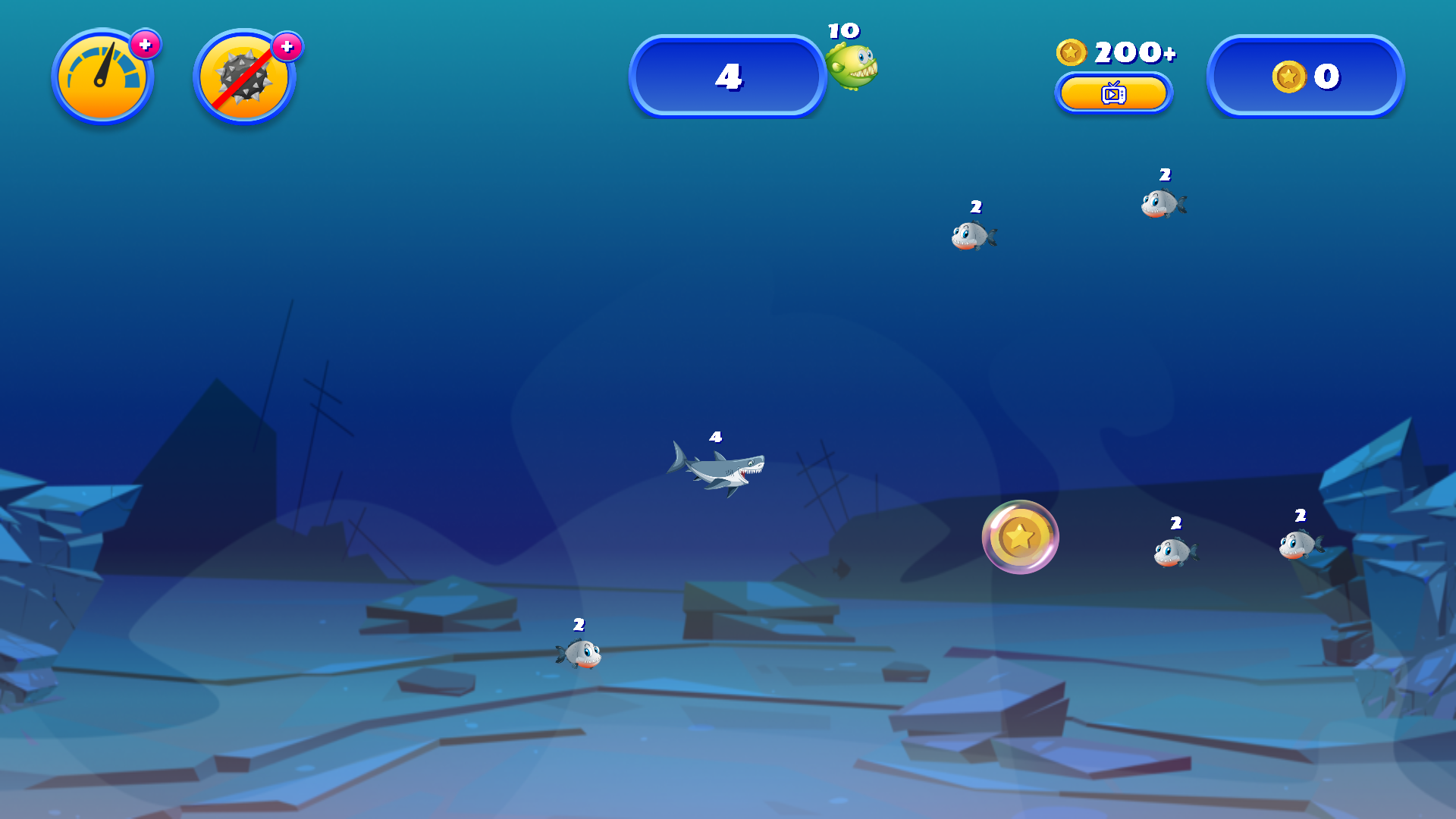Click the blue score bar showing 4
Screen dimensions: 1456x819
[728, 77]
